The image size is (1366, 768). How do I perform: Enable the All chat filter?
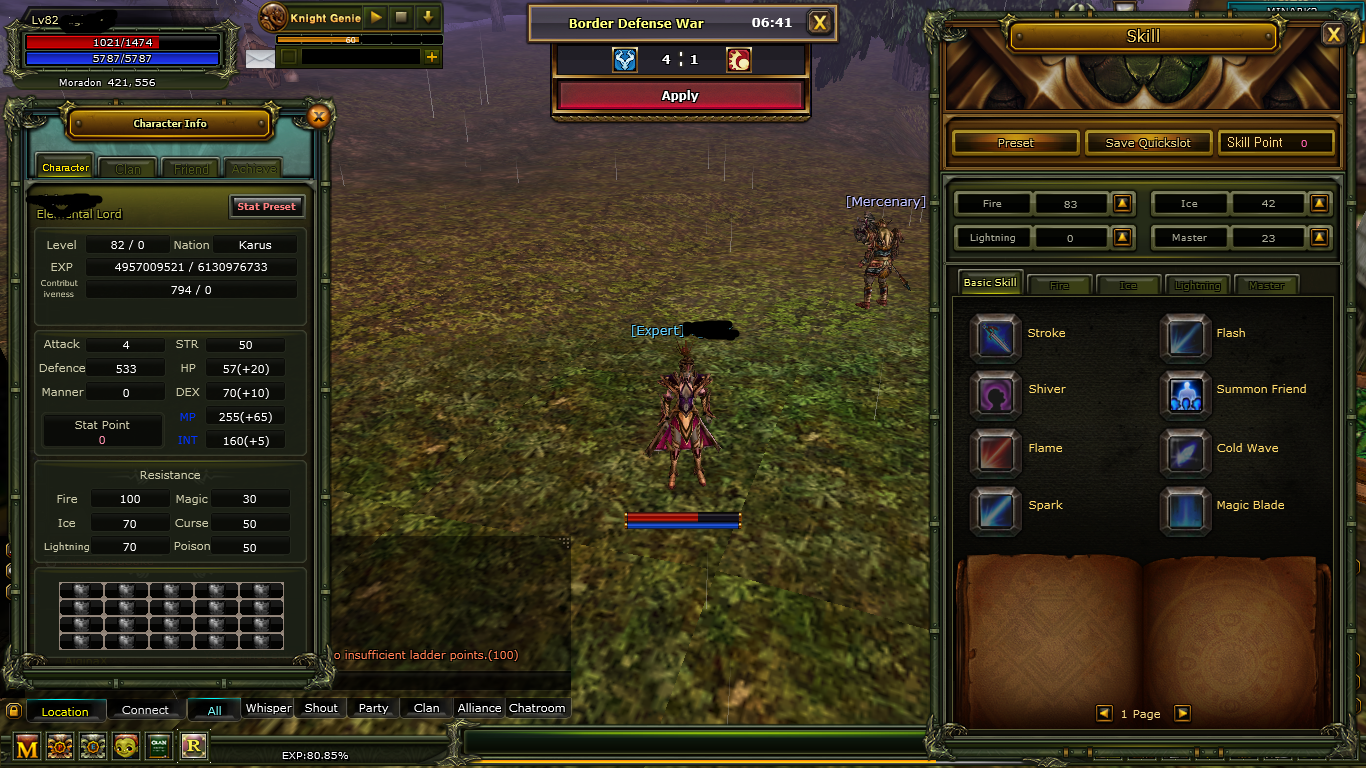point(214,708)
